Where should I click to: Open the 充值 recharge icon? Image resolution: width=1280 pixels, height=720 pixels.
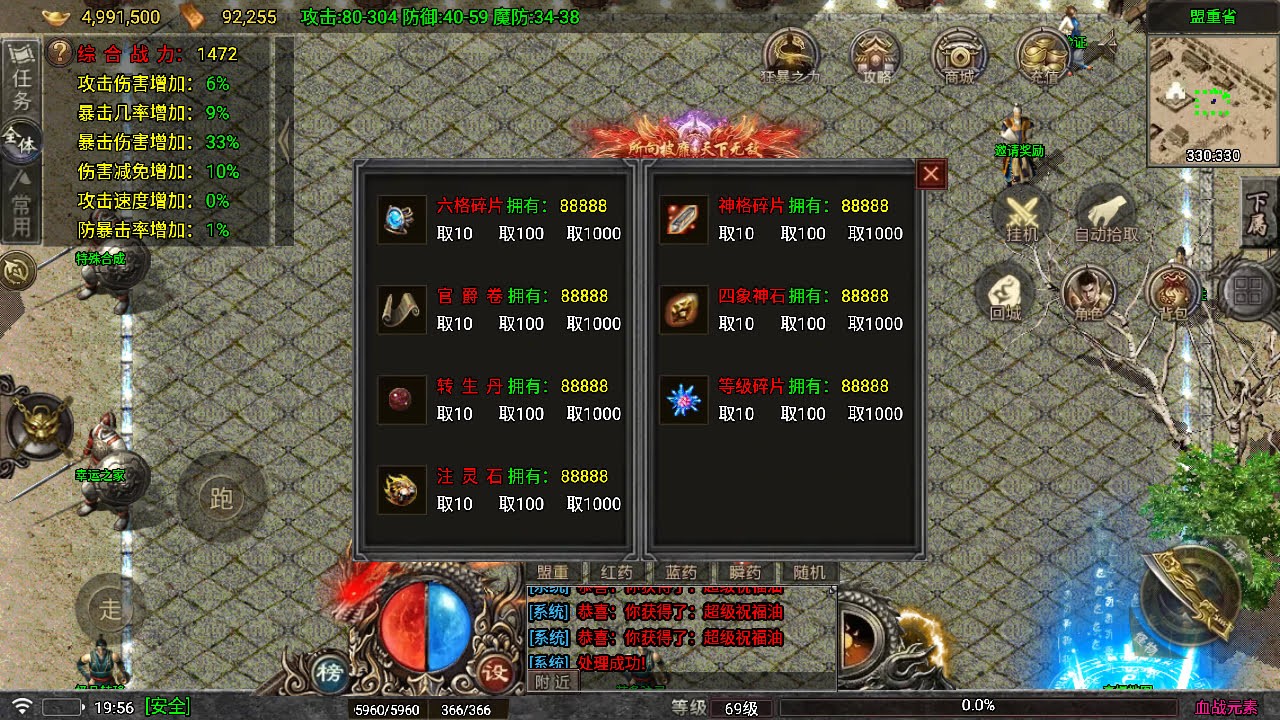tap(1043, 57)
